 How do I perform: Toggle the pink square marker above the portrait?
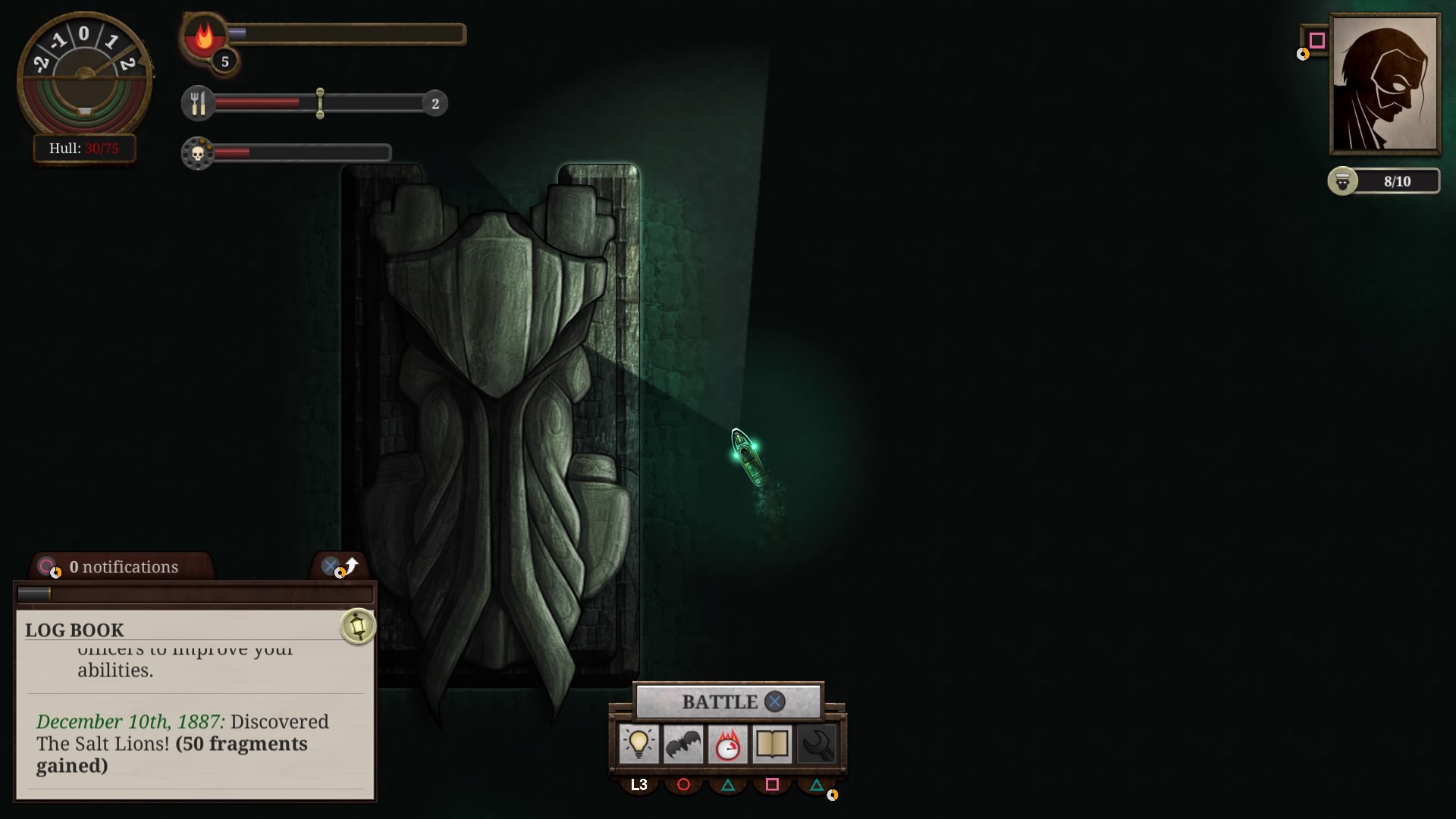pos(1316,39)
